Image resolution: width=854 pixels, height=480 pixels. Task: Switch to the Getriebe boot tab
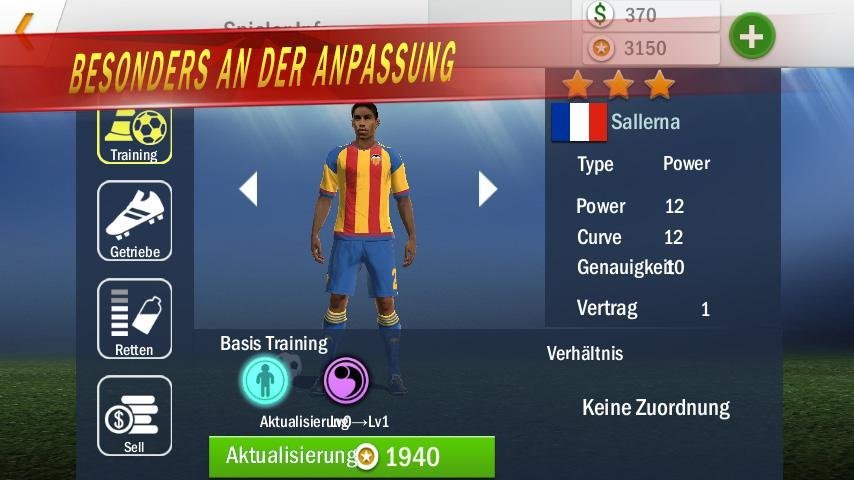(x=134, y=221)
